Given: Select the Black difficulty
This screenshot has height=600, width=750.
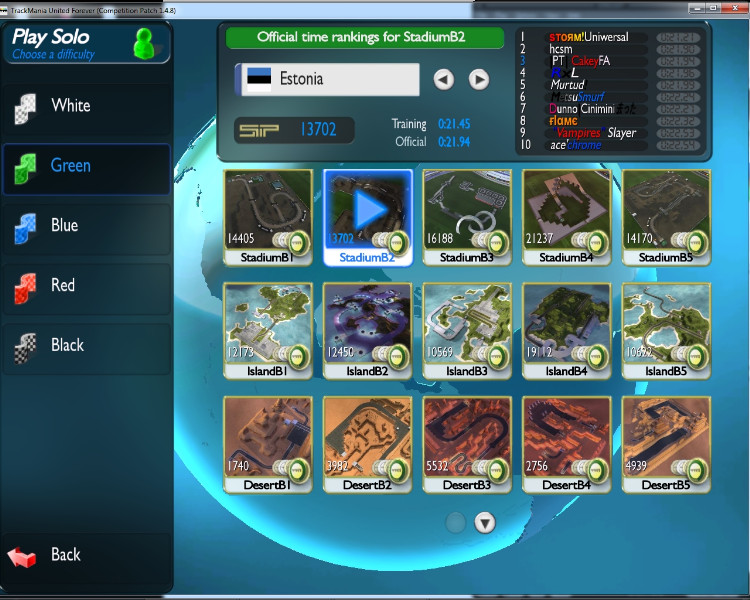Looking at the screenshot, I should click(85, 346).
